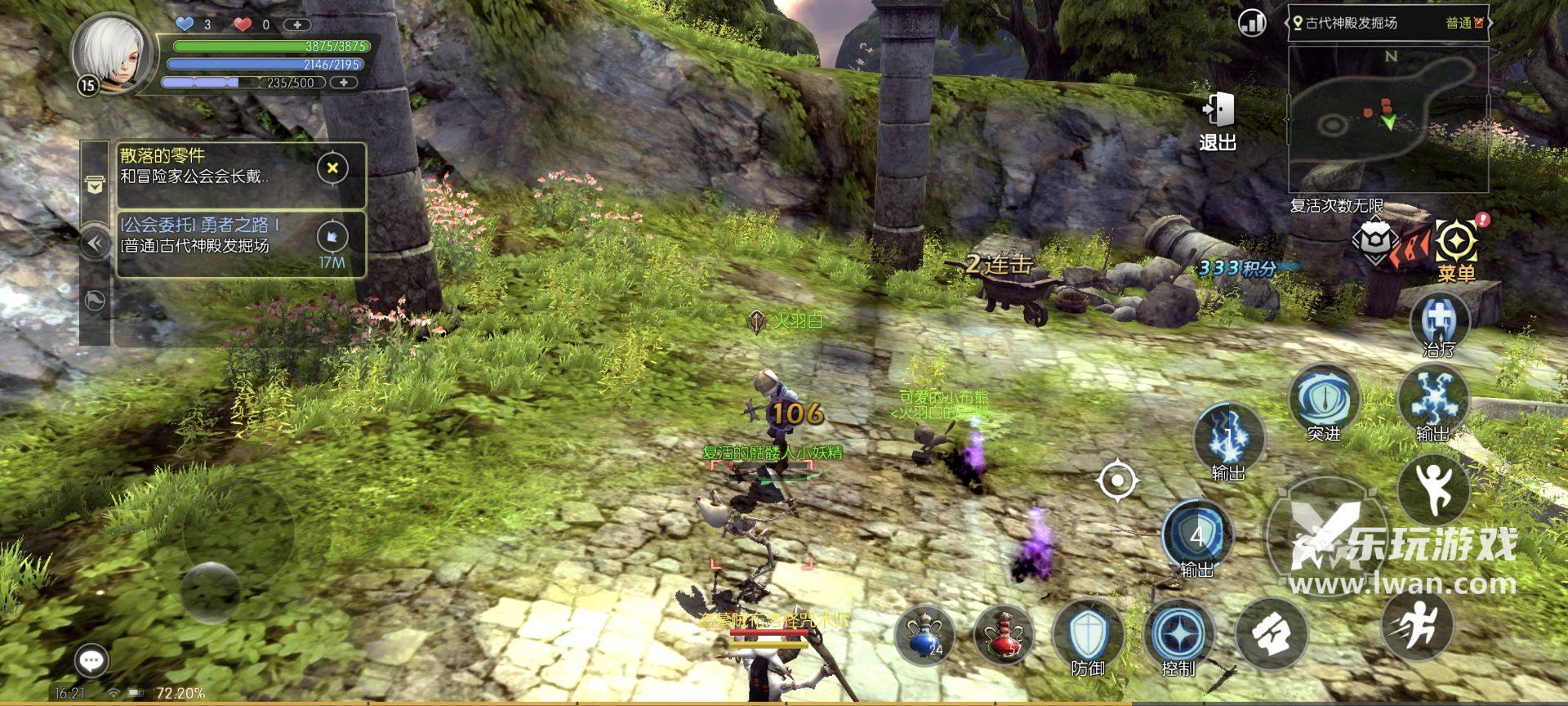Tap the fist attack button

1271,634
